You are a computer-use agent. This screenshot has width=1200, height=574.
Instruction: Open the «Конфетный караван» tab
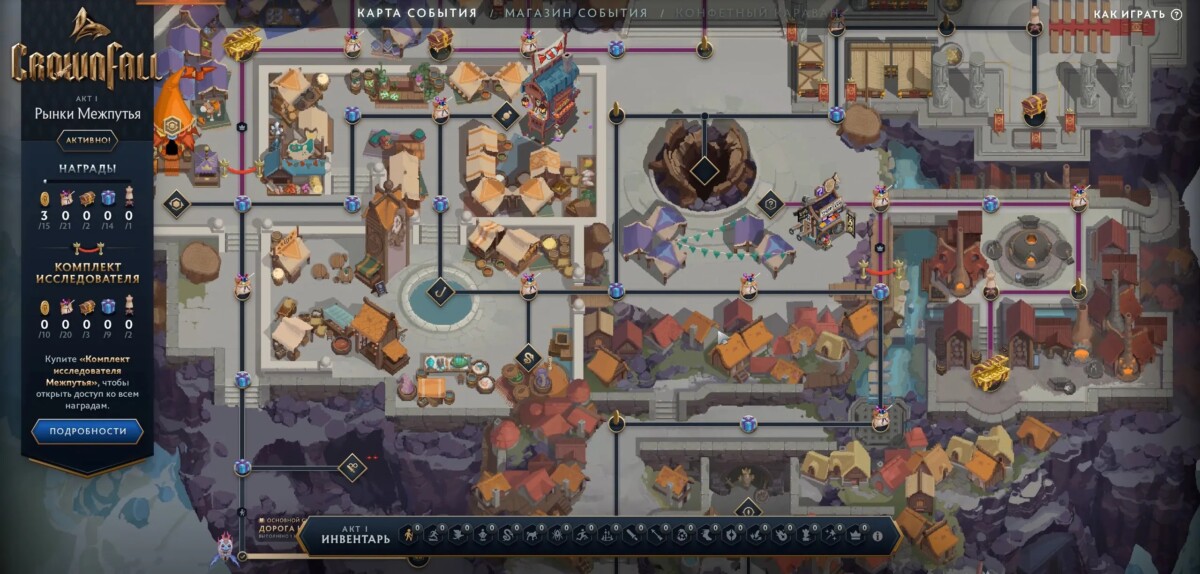(746, 13)
